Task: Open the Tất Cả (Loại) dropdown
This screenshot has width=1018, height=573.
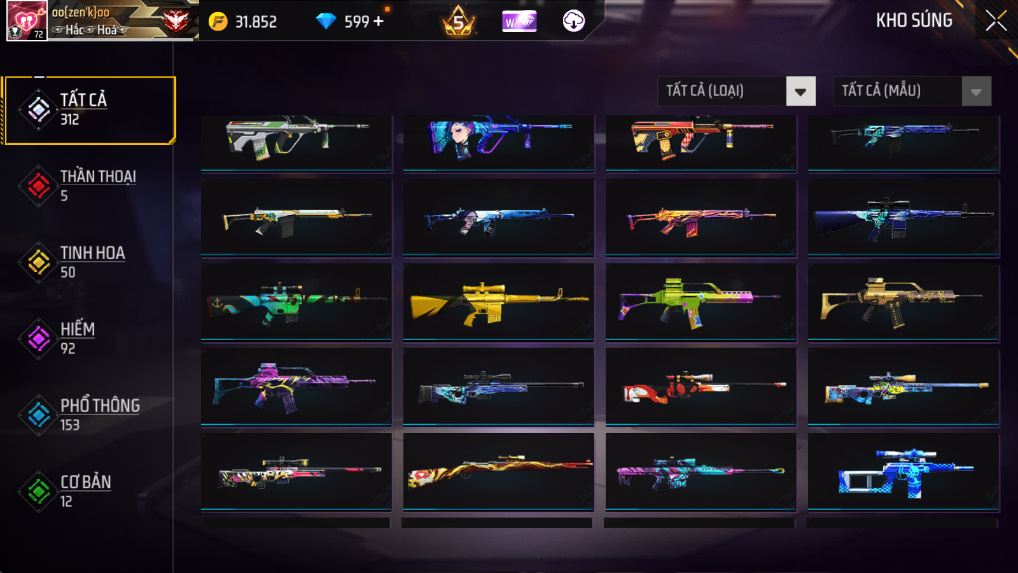Action: [x=736, y=91]
